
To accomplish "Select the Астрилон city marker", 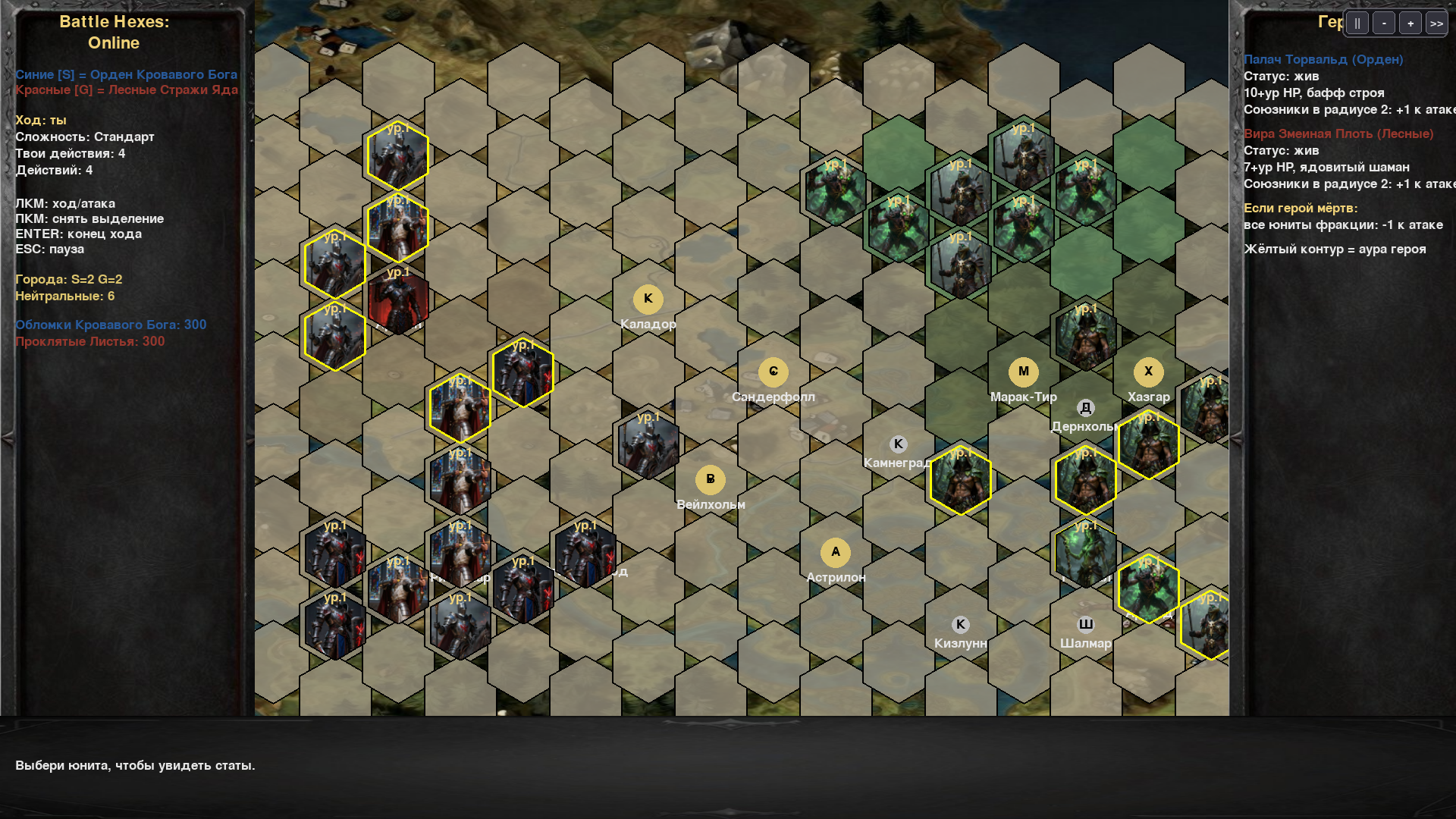I will (835, 552).
